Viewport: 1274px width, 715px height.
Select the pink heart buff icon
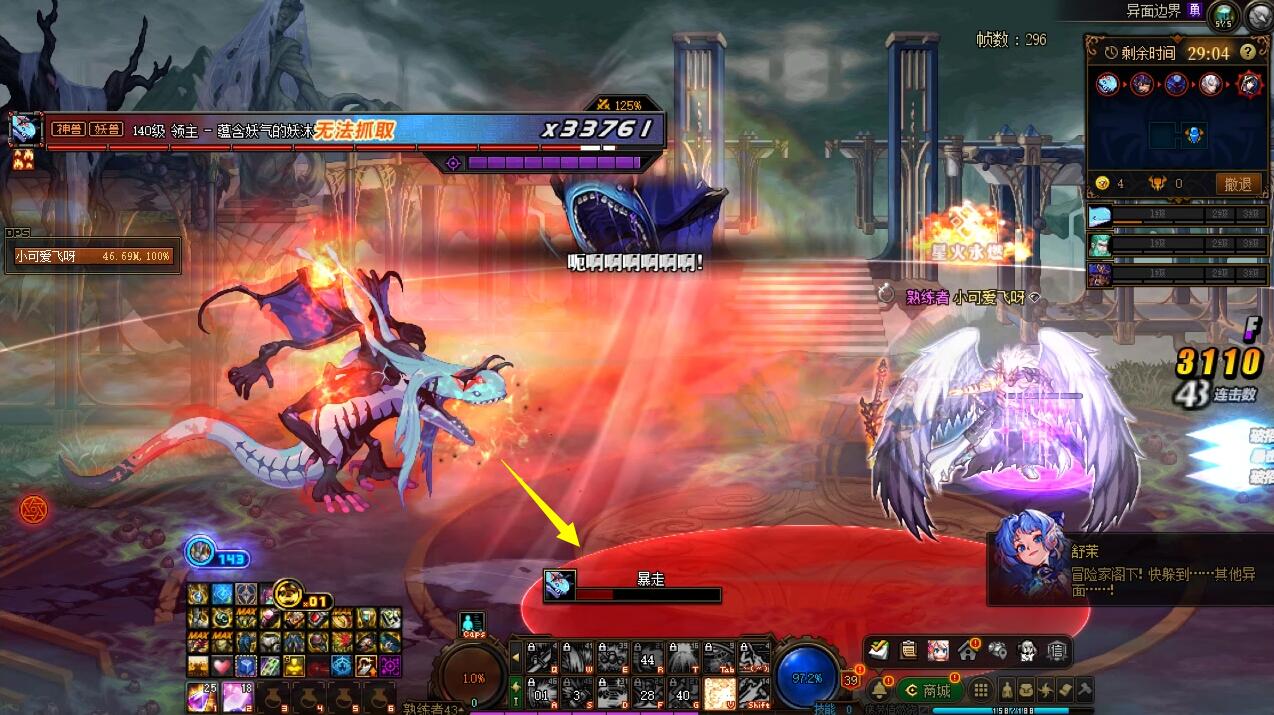tap(221, 666)
